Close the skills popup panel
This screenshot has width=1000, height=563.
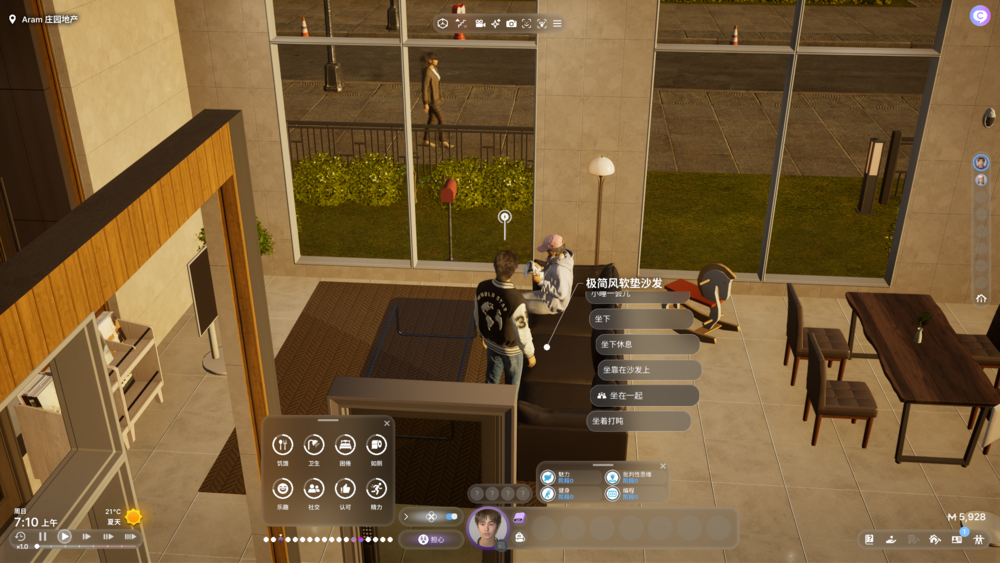(662, 466)
